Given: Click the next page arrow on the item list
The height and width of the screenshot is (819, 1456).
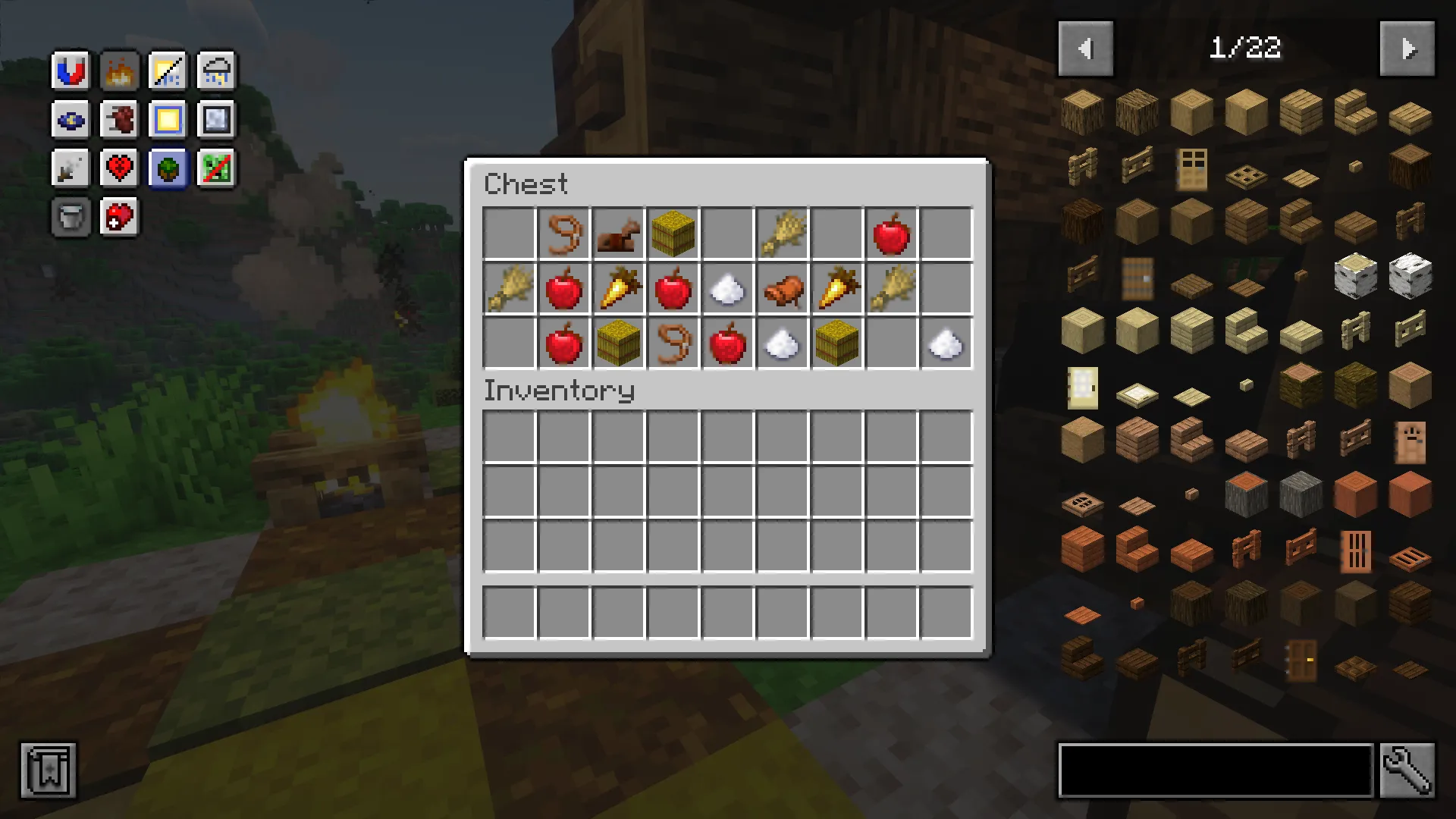Looking at the screenshot, I should coord(1408,49).
